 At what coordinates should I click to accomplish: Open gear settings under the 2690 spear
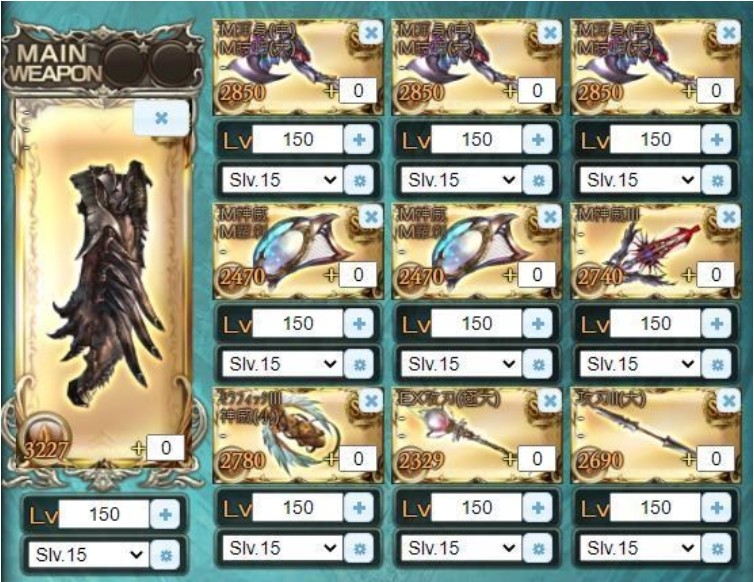[716, 548]
